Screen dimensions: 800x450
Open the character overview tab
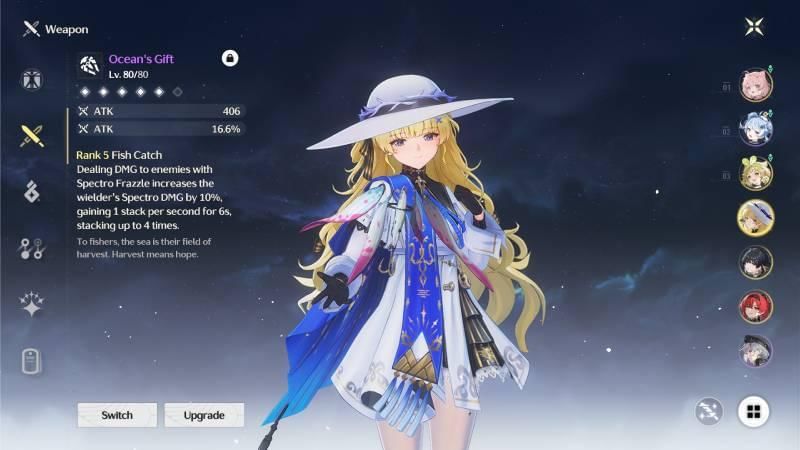pos(31,80)
